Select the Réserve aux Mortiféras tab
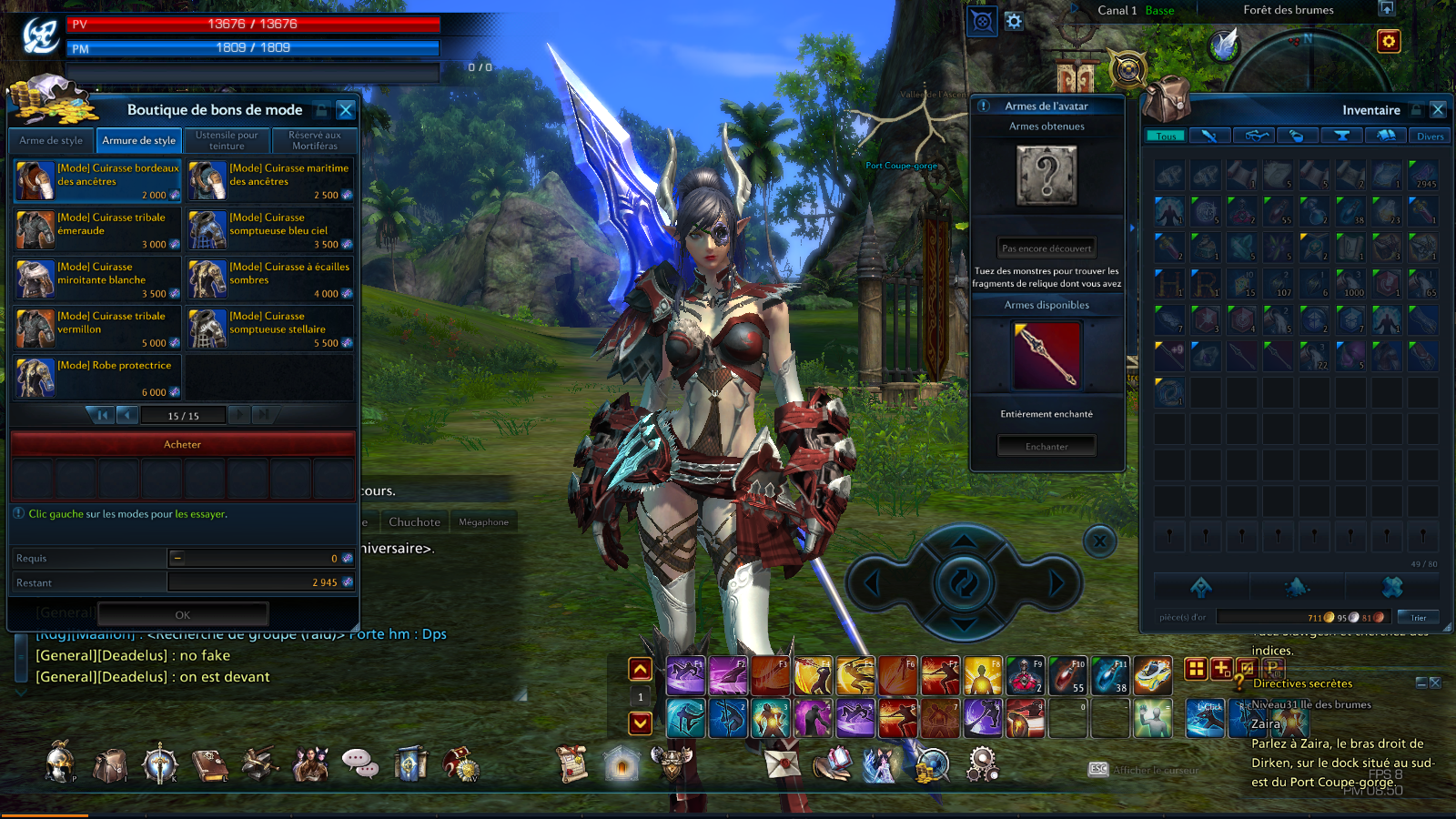The height and width of the screenshot is (819, 1456). [315, 140]
